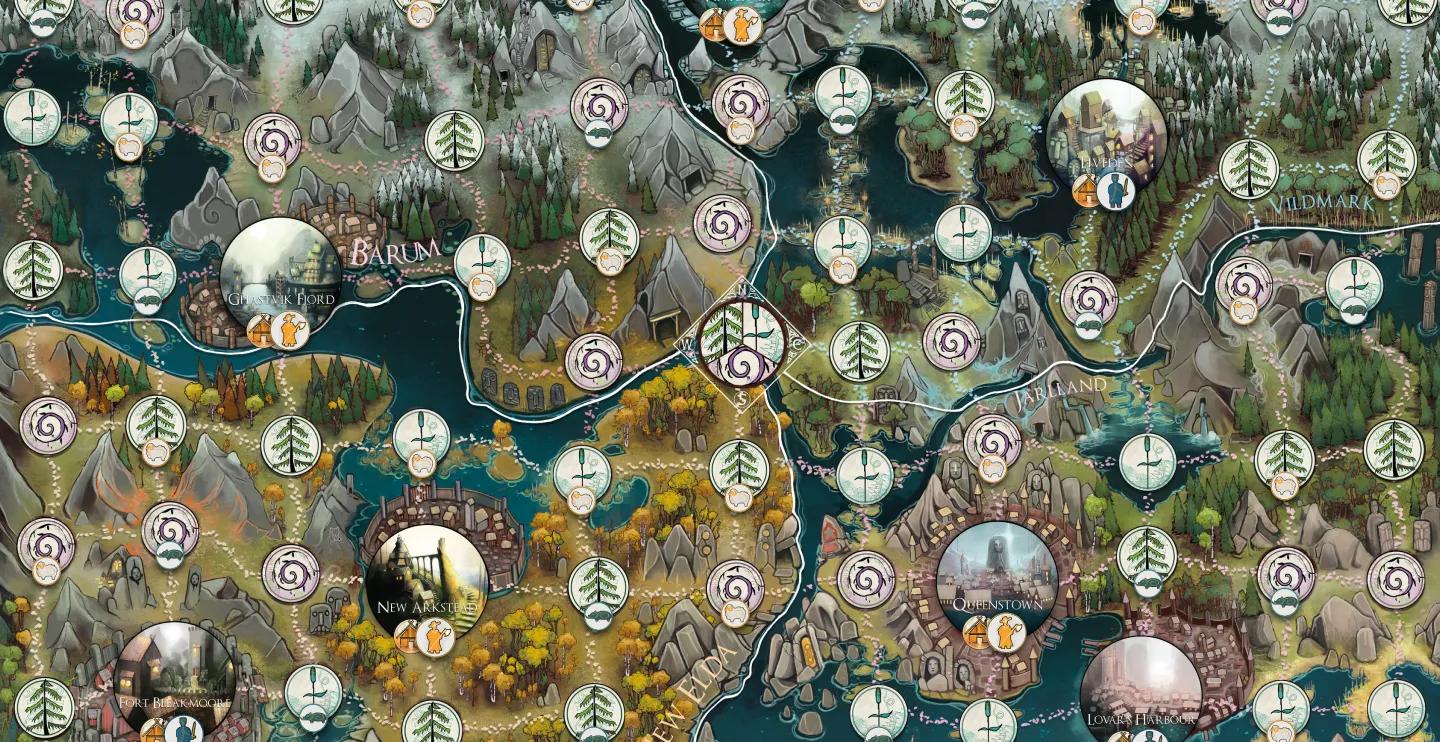1440x742 pixels.
Task: Select the Fort Bleakmoore town marker
Action: tap(175, 681)
